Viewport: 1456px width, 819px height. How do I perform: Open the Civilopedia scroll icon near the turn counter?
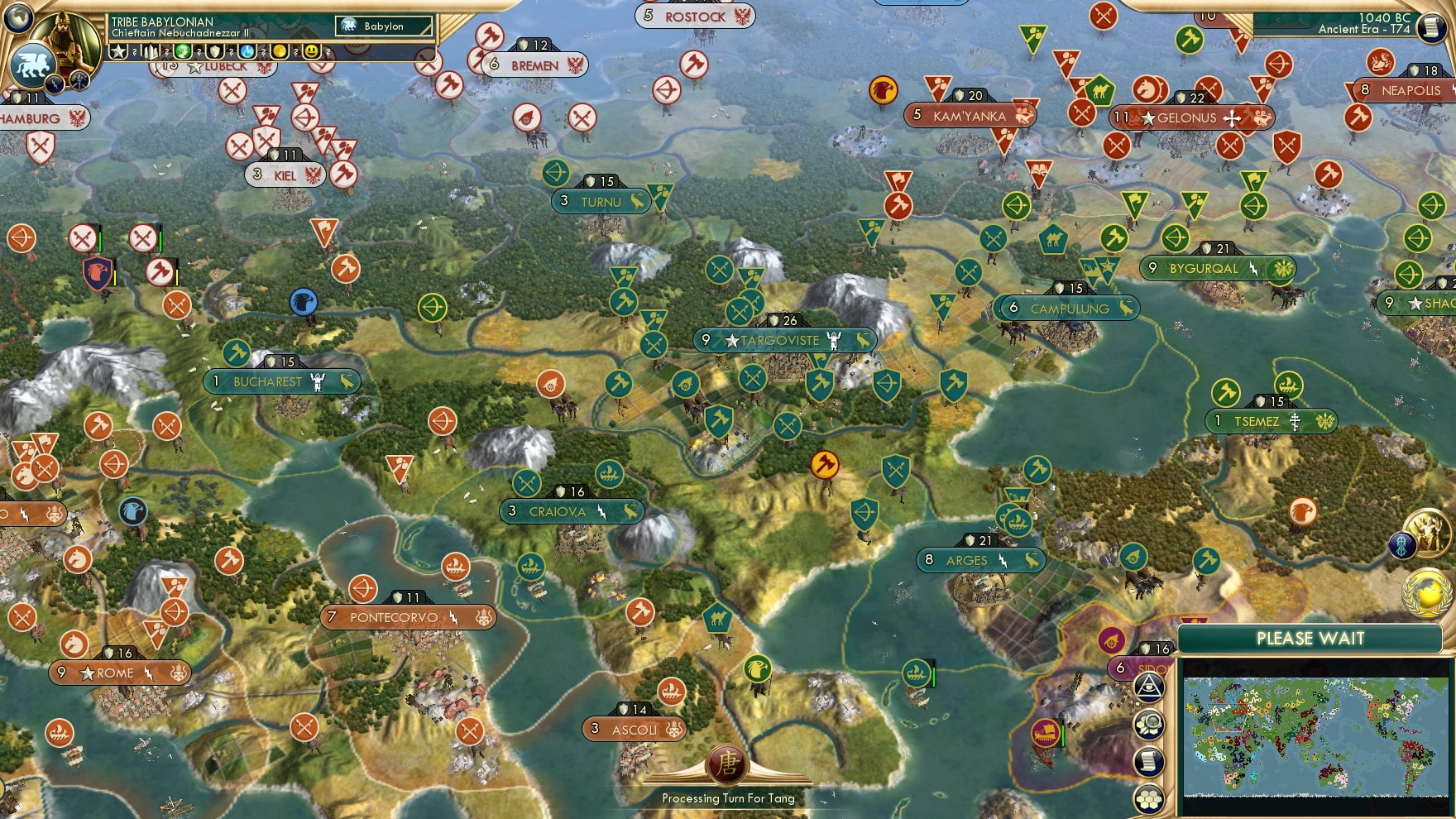coord(1431,27)
